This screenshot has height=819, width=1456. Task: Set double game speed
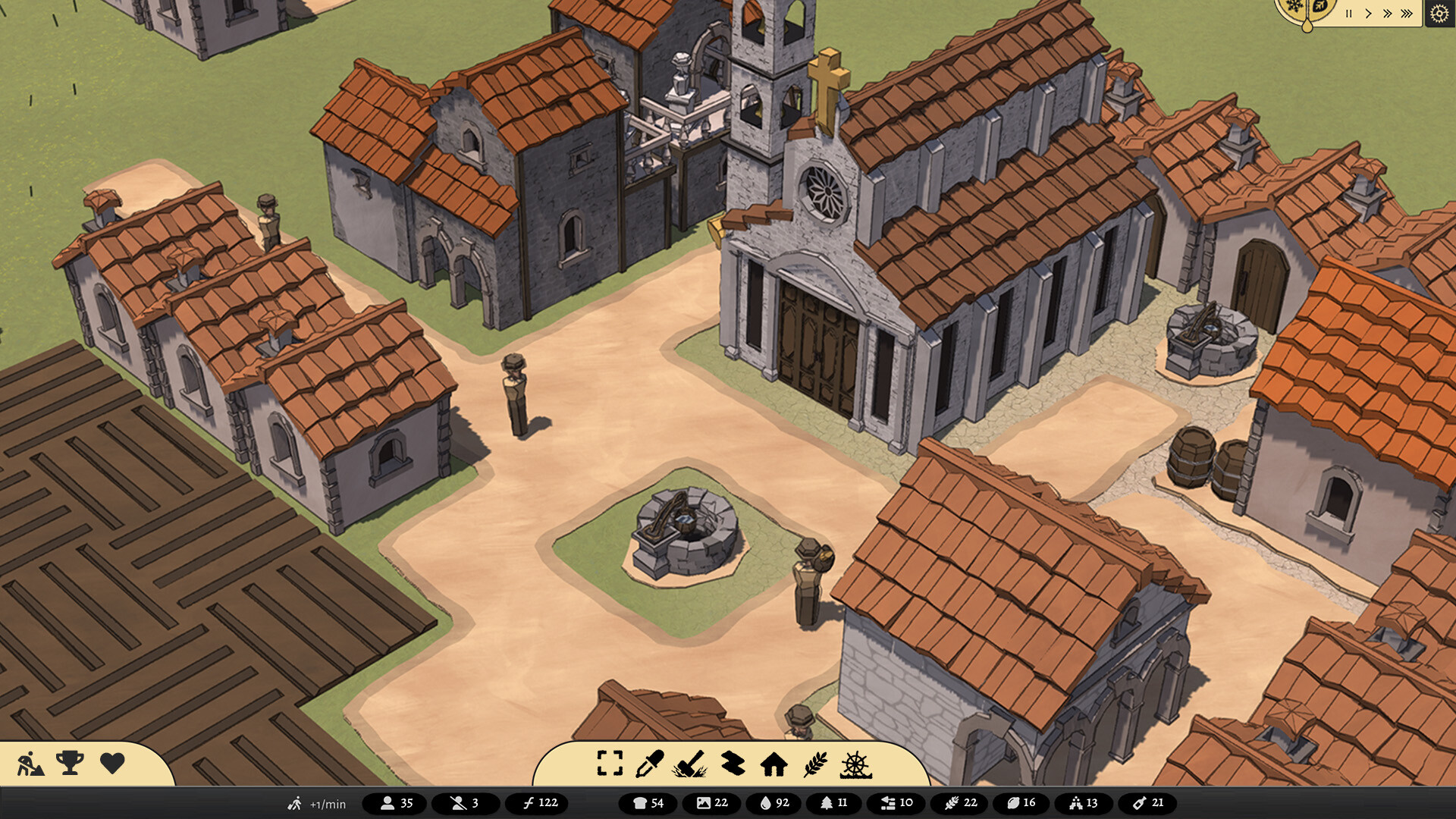tap(1388, 12)
